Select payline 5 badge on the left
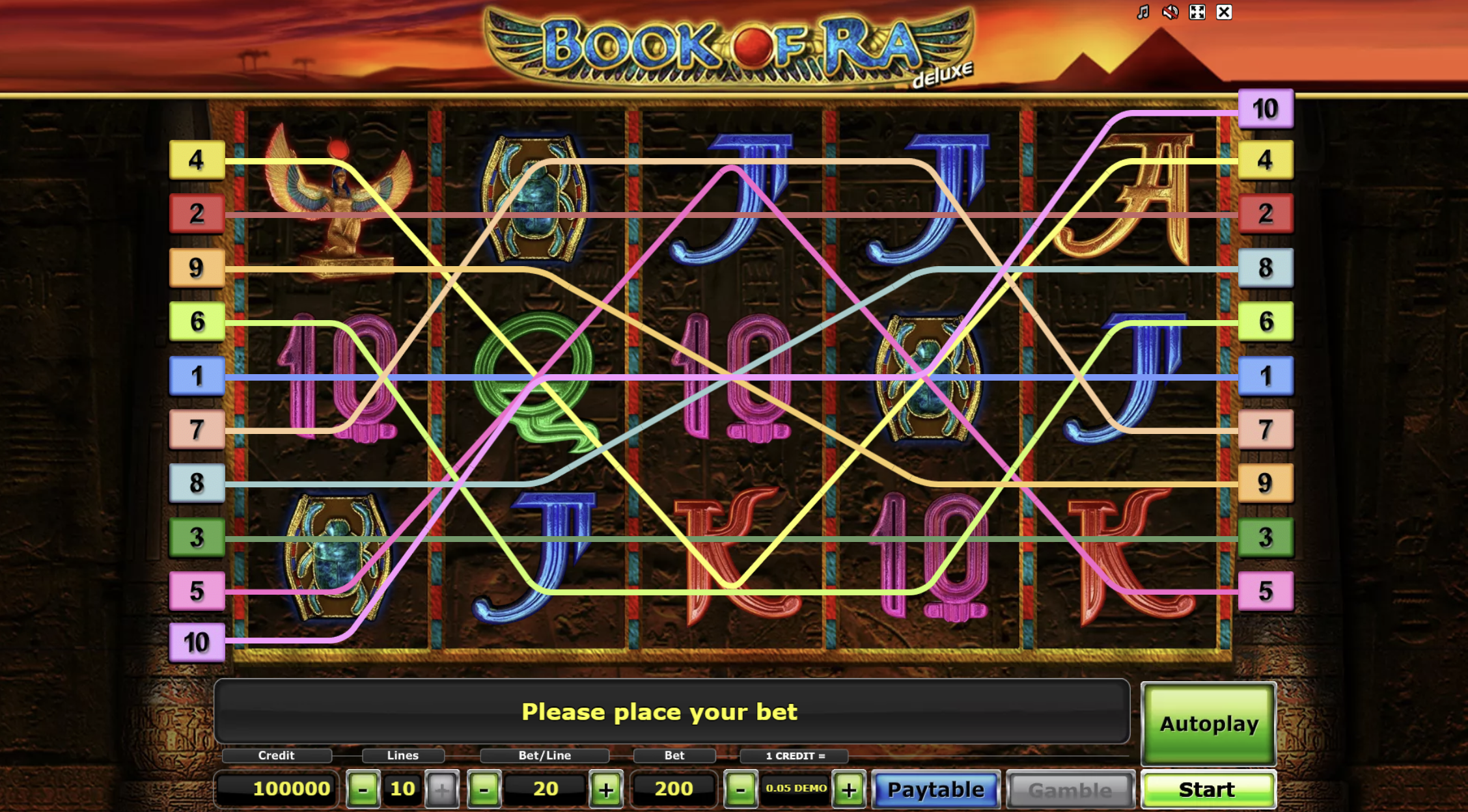 point(197,591)
